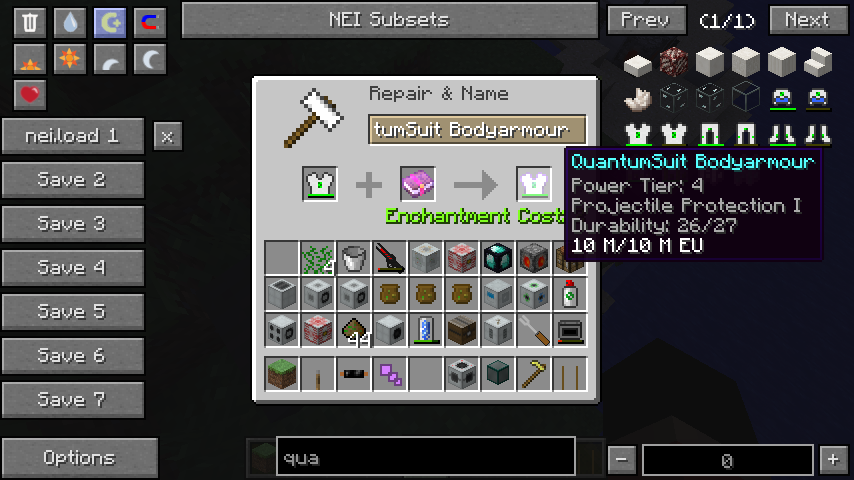
Task: Take the anvil output Bodyarmour
Action: [534, 184]
